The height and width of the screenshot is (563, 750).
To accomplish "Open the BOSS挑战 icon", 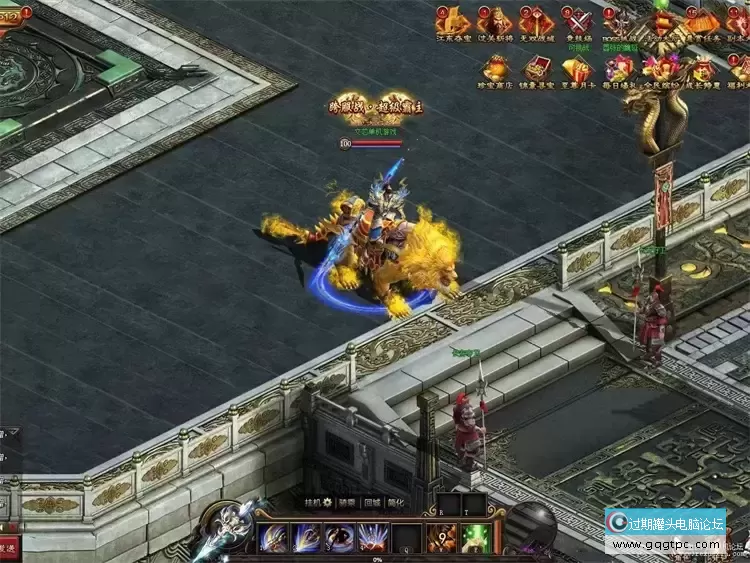I will (x=622, y=21).
